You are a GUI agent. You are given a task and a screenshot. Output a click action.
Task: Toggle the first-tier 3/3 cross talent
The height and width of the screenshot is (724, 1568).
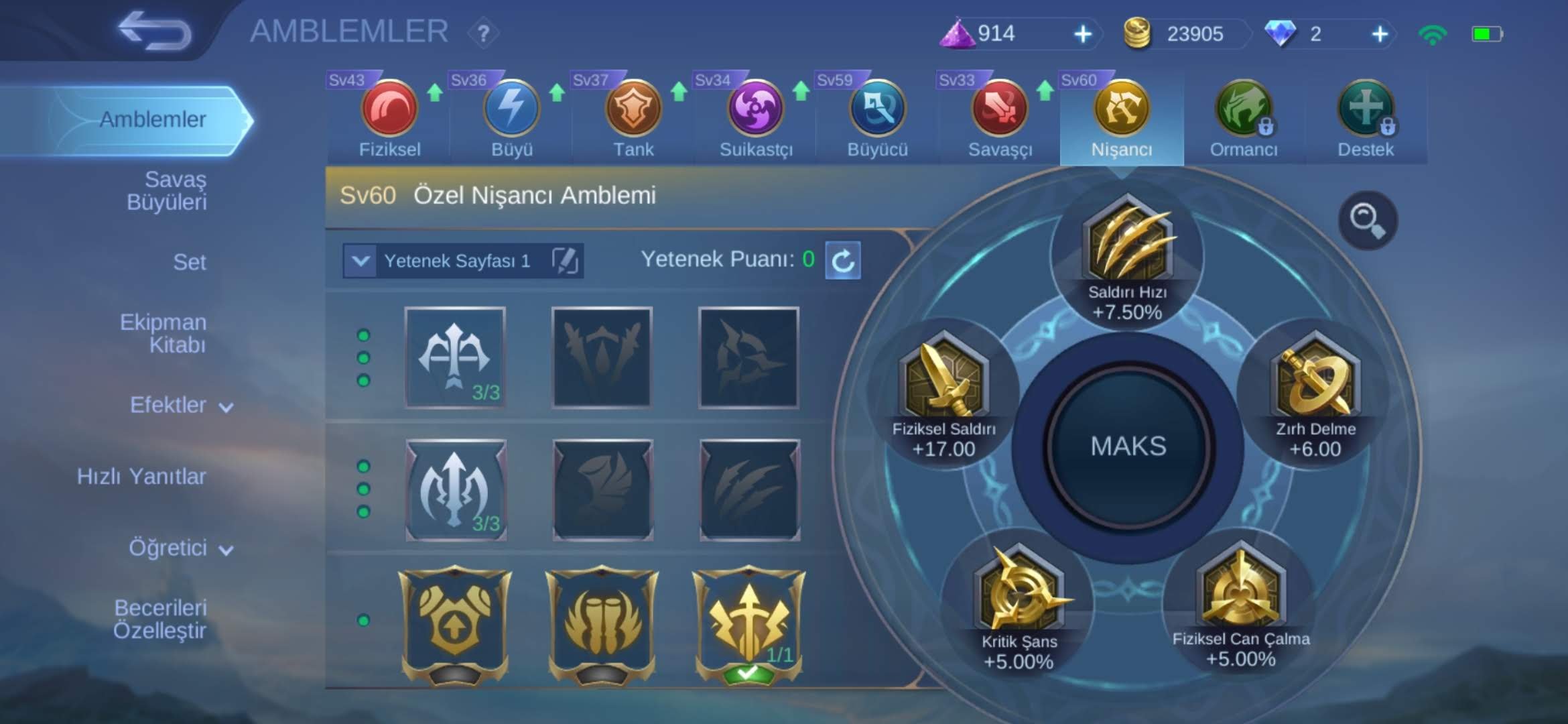coord(454,357)
